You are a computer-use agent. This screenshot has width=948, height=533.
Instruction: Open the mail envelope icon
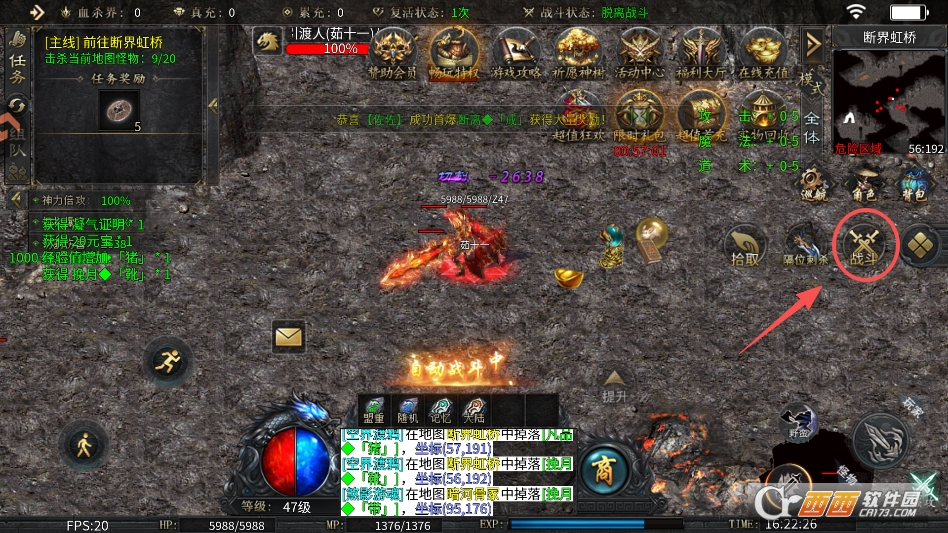pos(288,337)
